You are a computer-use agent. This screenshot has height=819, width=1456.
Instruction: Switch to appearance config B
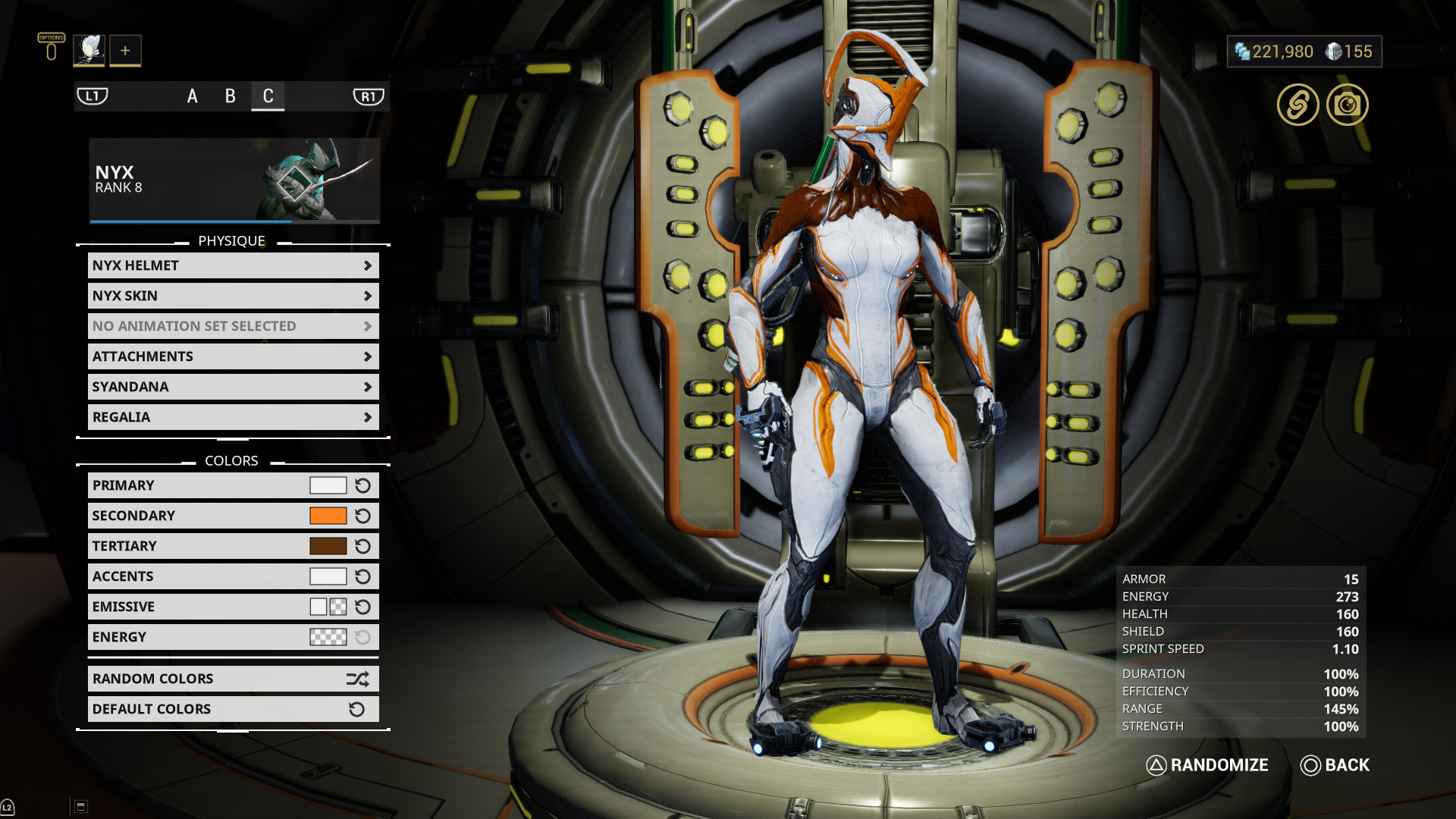231,96
